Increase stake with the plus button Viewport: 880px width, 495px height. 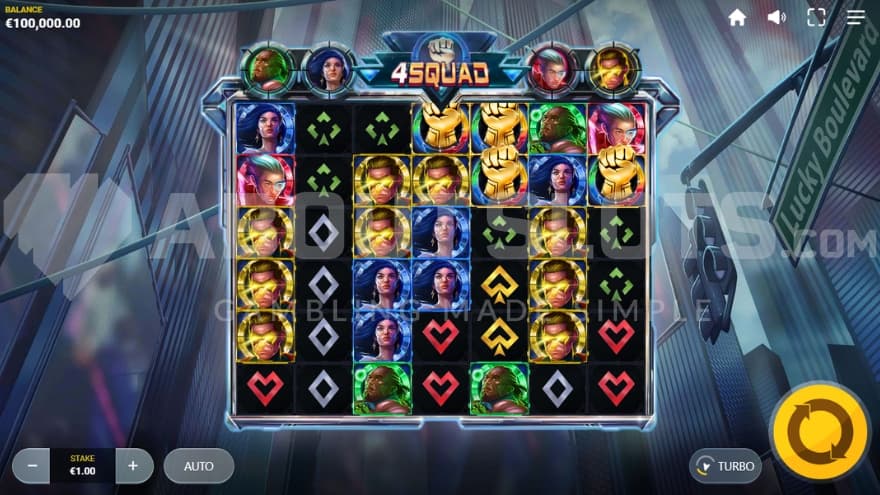coord(134,466)
